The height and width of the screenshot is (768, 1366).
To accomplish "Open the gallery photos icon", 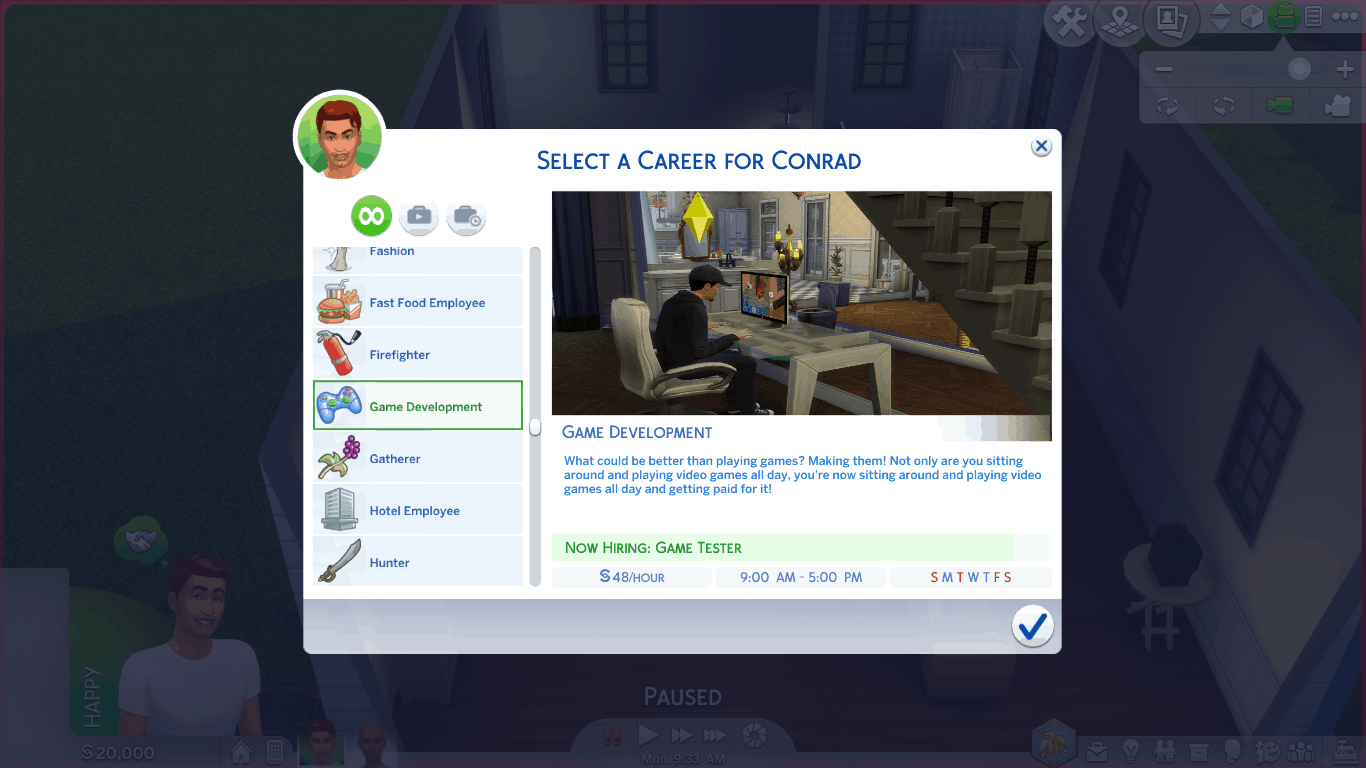I will pyautogui.click(x=1170, y=20).
